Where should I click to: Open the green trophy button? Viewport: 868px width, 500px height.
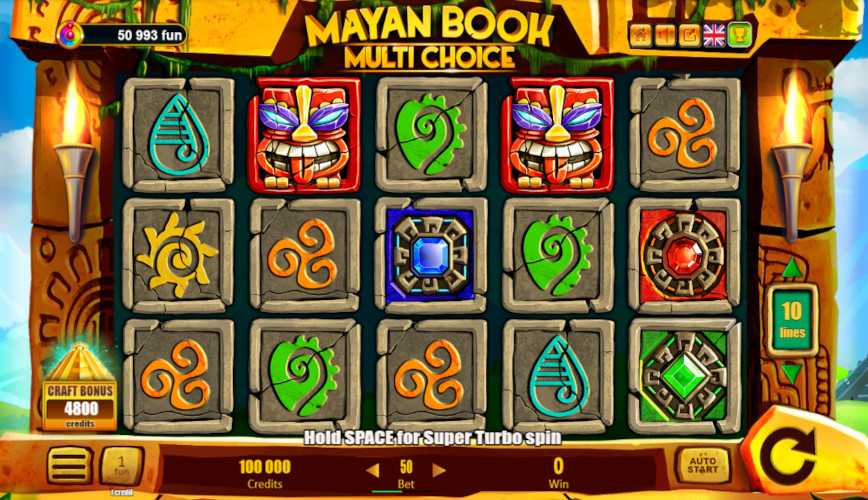pyautogui.click(x=740, y=36)
